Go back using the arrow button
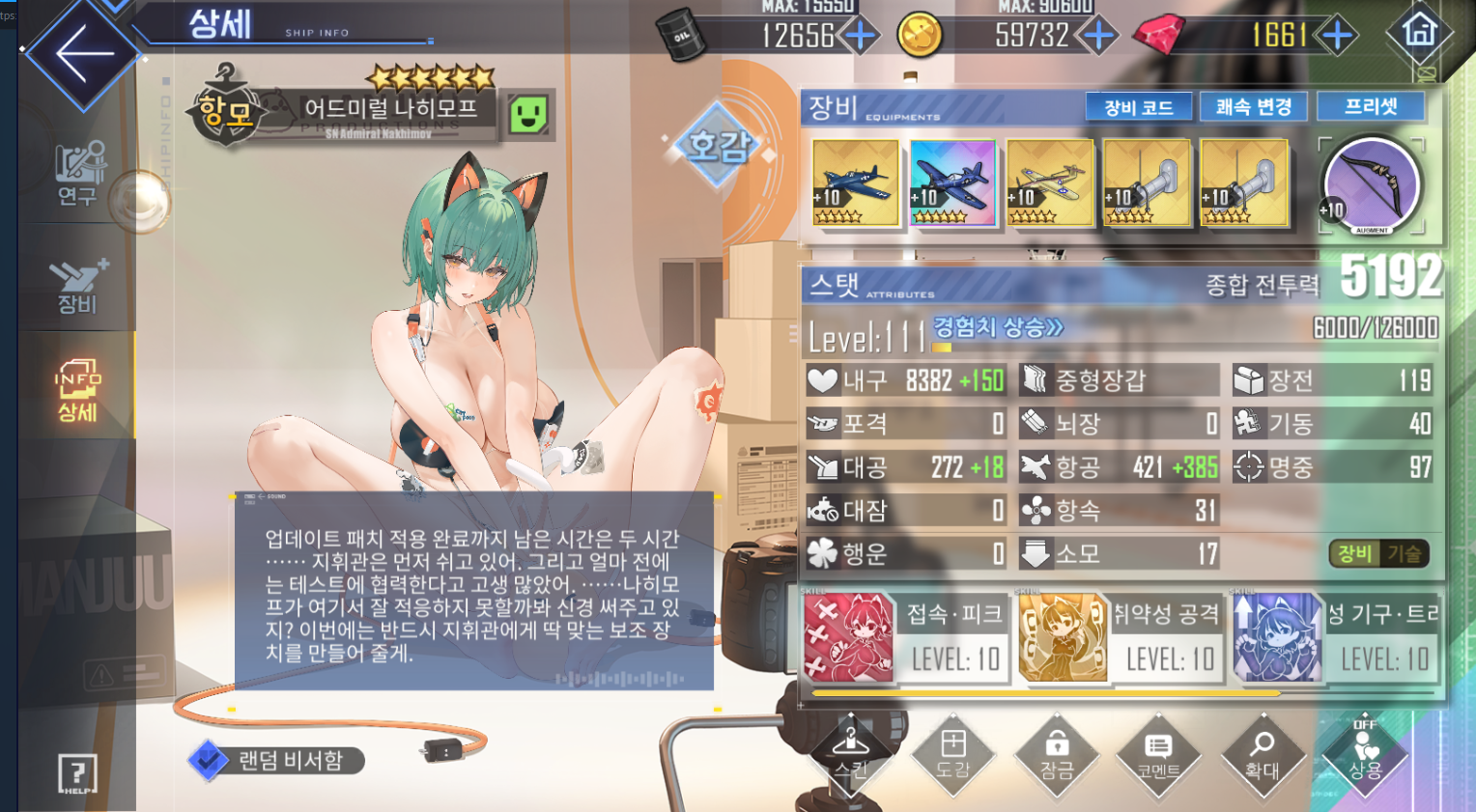The image size is (1476, 812). pyautogui.click(x=84, y=53)
